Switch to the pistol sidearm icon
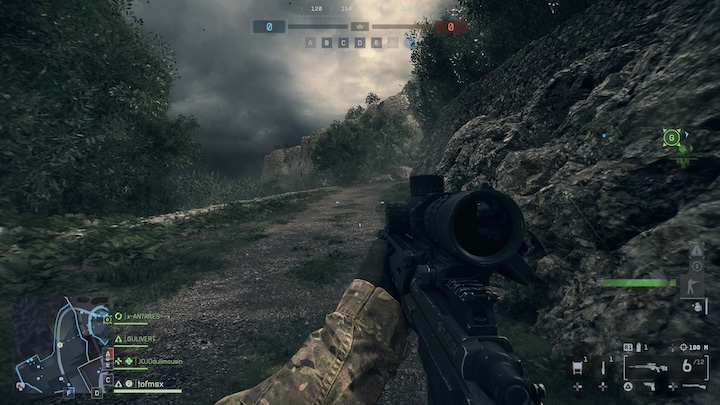This screenshot has height=405, width=720. (649, 385)
